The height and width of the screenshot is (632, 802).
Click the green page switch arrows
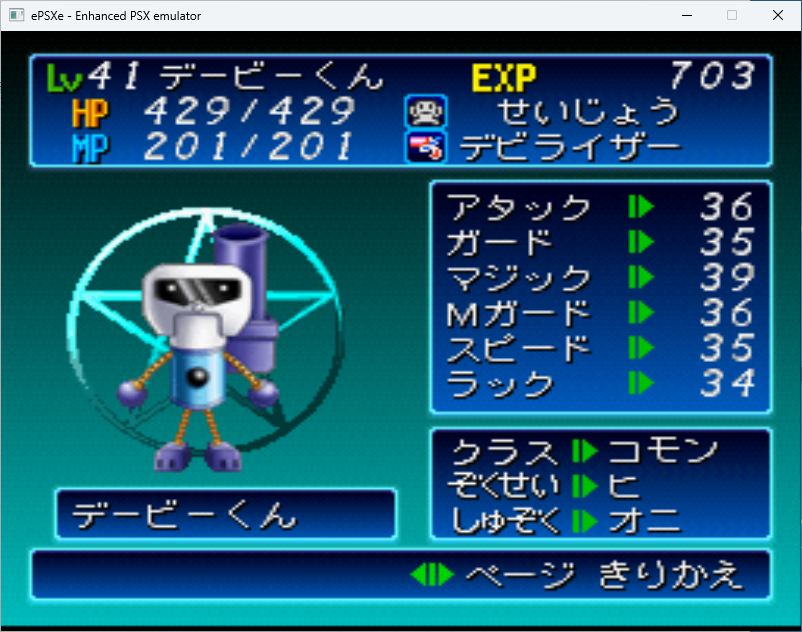click(433, 575)
